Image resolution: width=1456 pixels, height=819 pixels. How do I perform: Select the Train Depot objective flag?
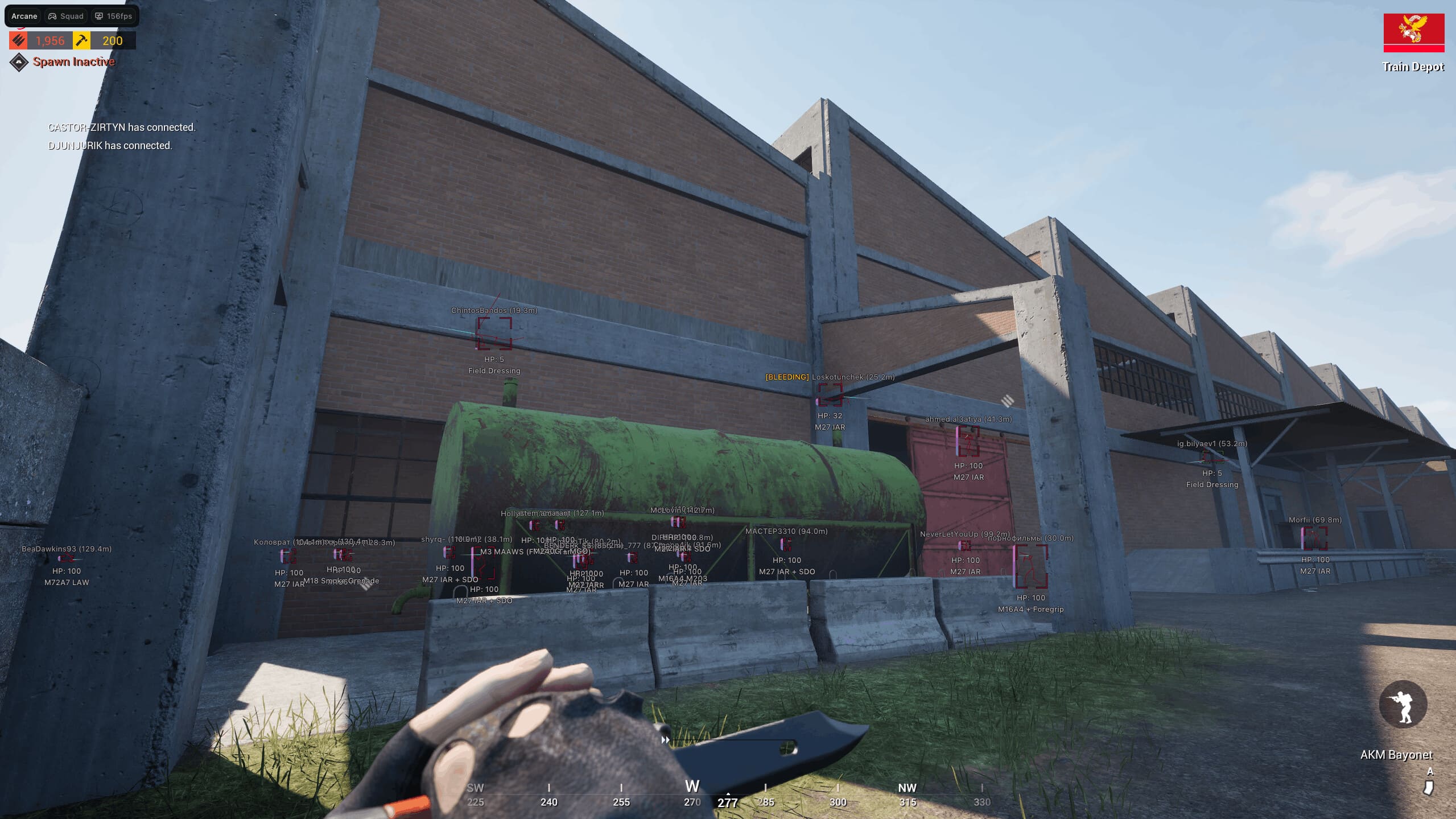coord(1413,32)
